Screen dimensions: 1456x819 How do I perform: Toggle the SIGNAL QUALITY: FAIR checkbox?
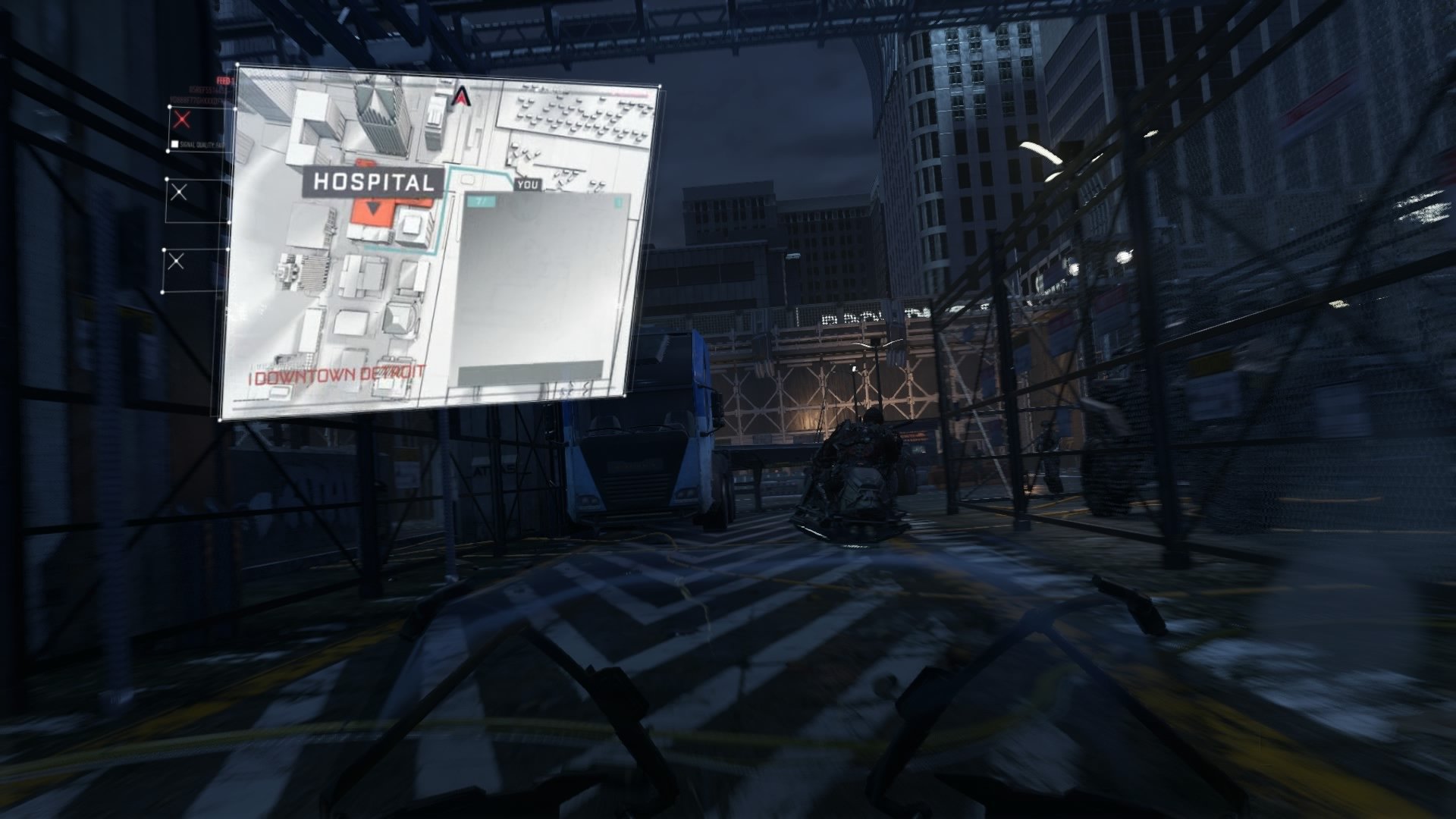(x=174, y=144)
